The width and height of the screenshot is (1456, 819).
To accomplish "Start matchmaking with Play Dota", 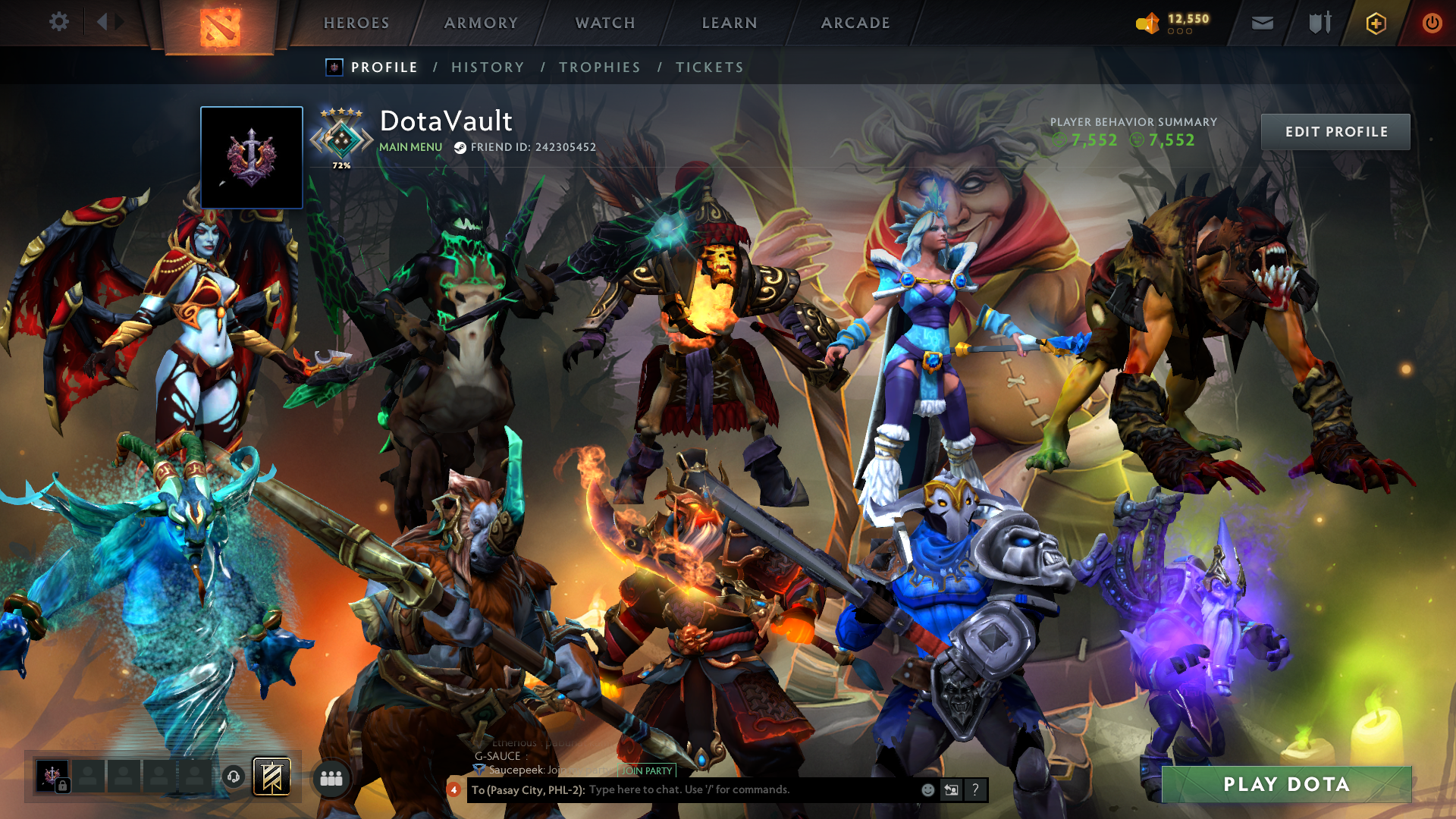I will click(x=1286, y=784).
